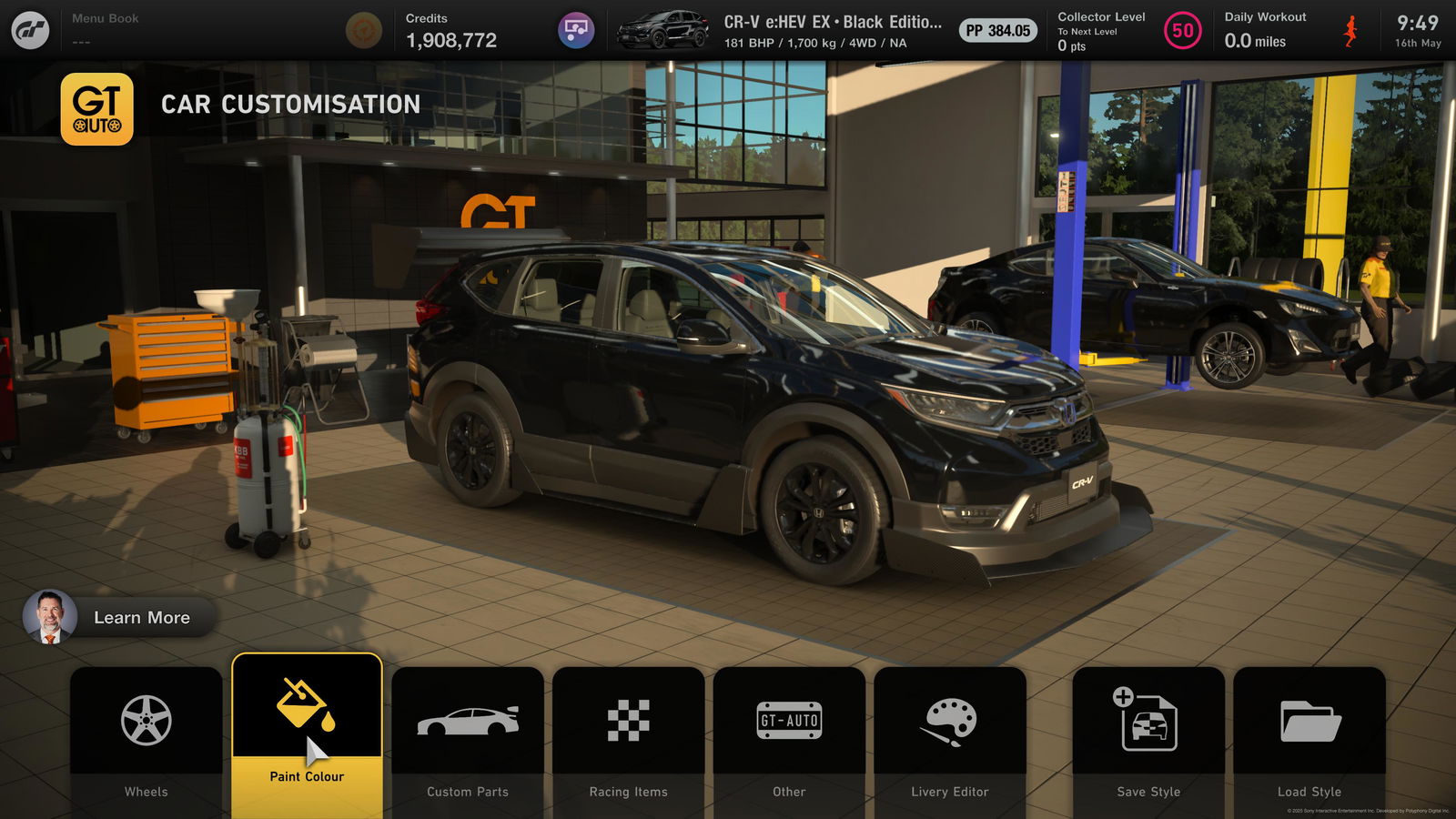Open the Daily Workout runner icon
Viewport: 1456px width, 819px height.
1350,31
